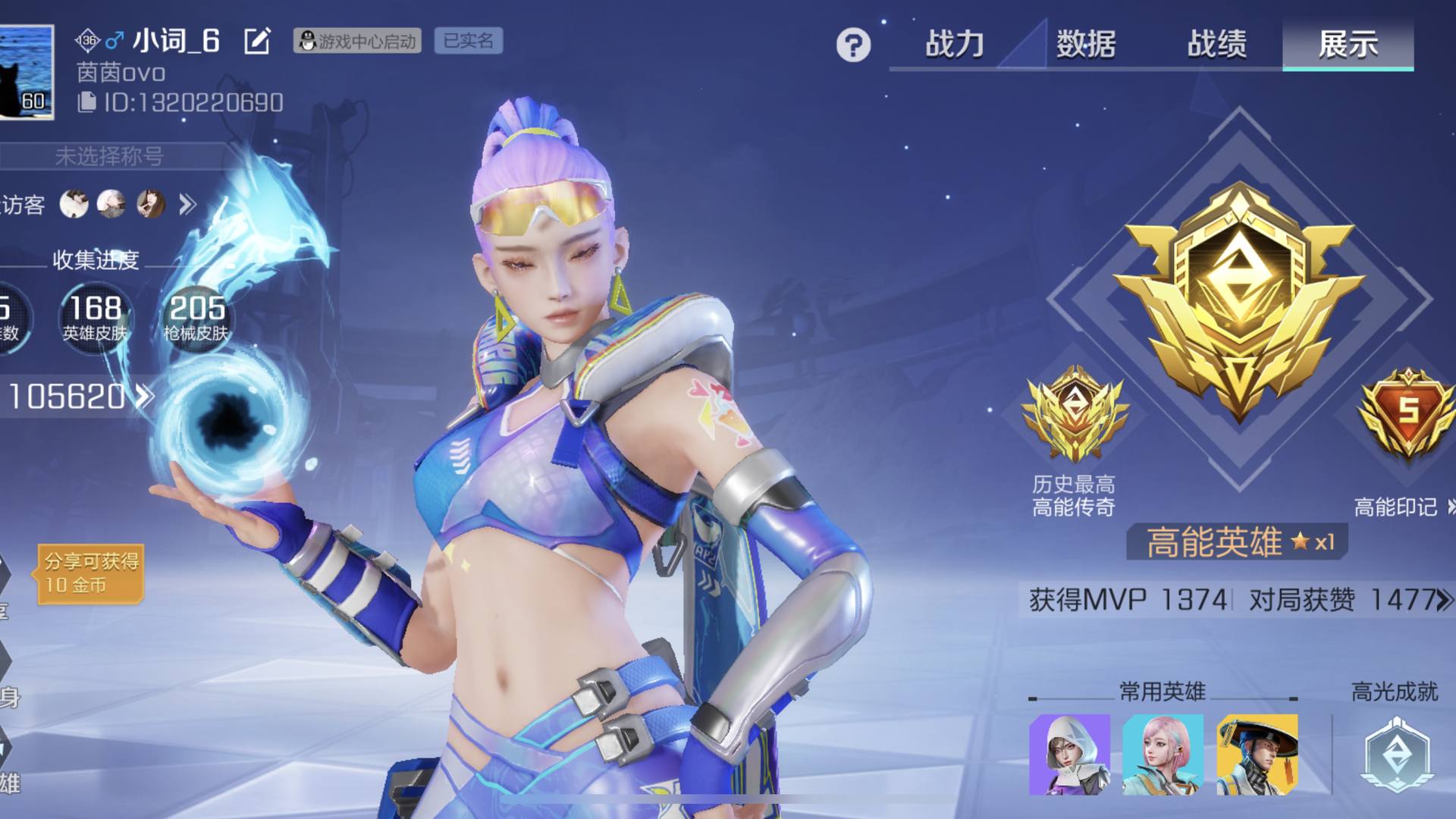The image size is (1456, 819).
Task: Select the pink-haired common hero portrait
Action: coord(1163,754)
